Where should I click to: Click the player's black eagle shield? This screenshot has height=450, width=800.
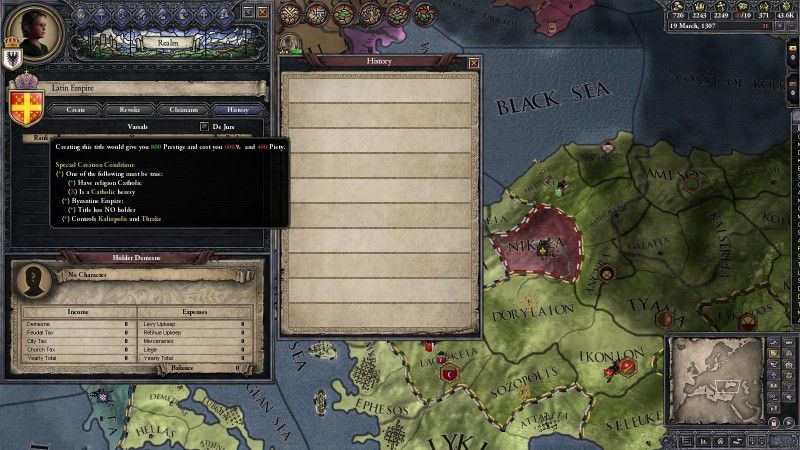13,58
